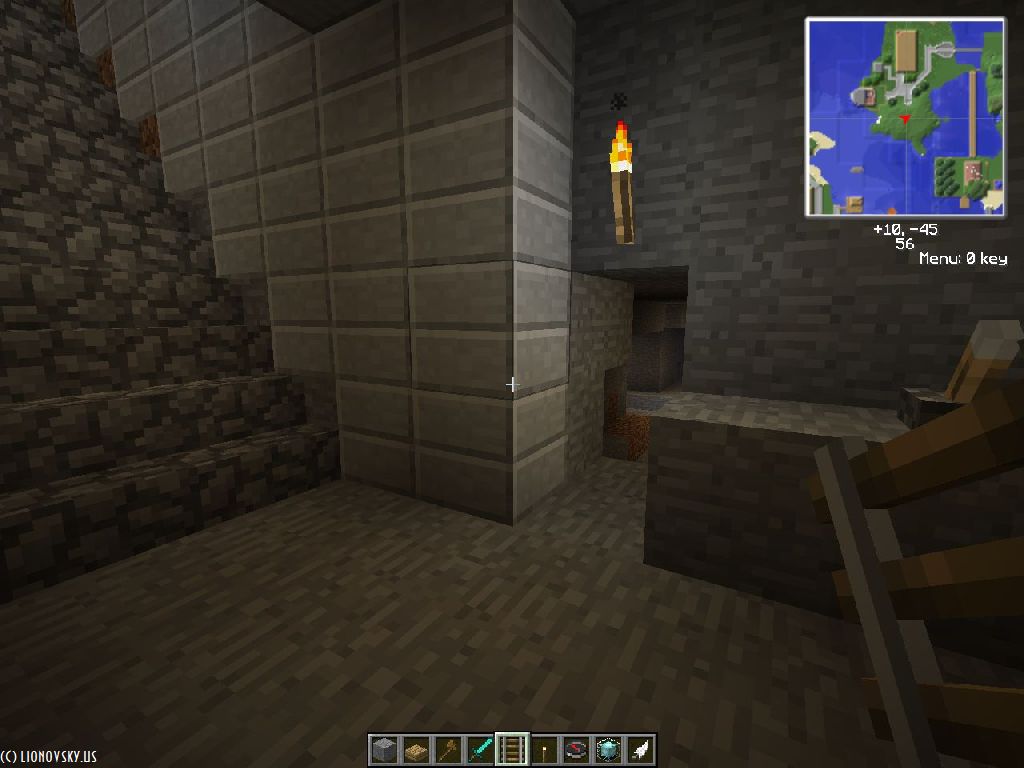Equip the diamond sword from the hotbar
The image size is (1024, 768).
click(x=480, y=749)
